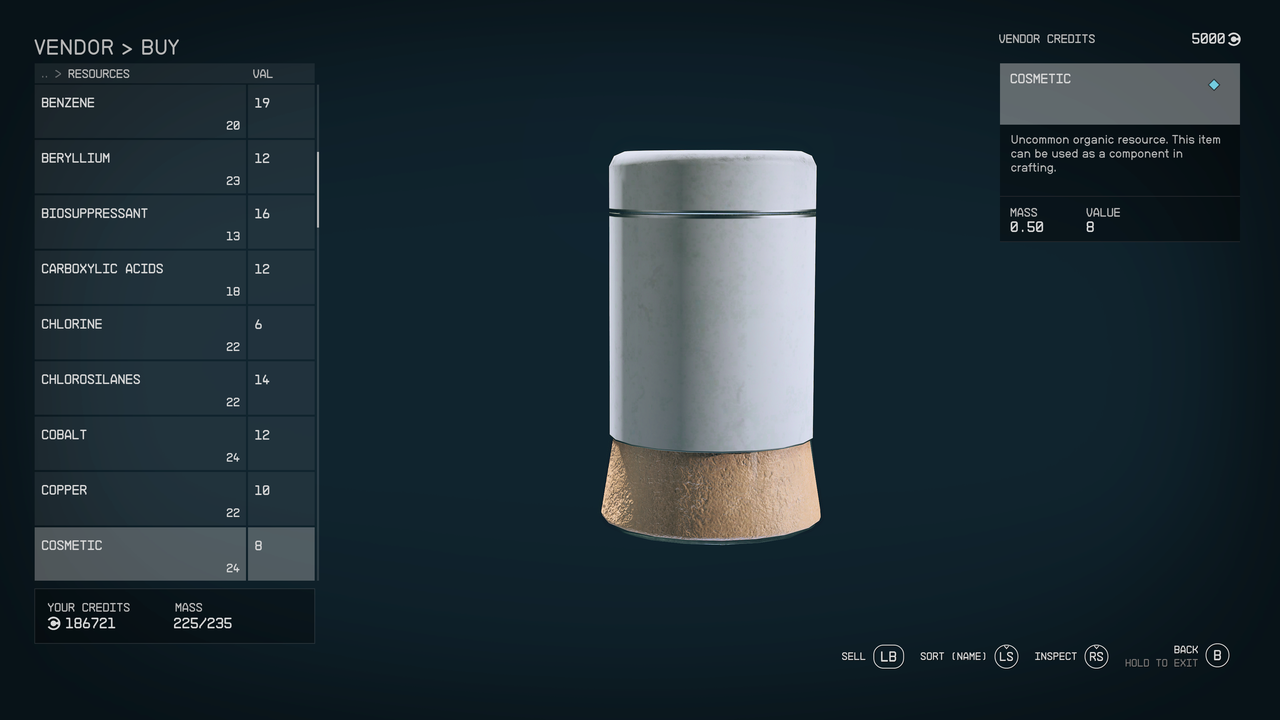Click the INSPECT label near the controls
Viewport: 1280px width, 720px height.
pos(1055,656)
